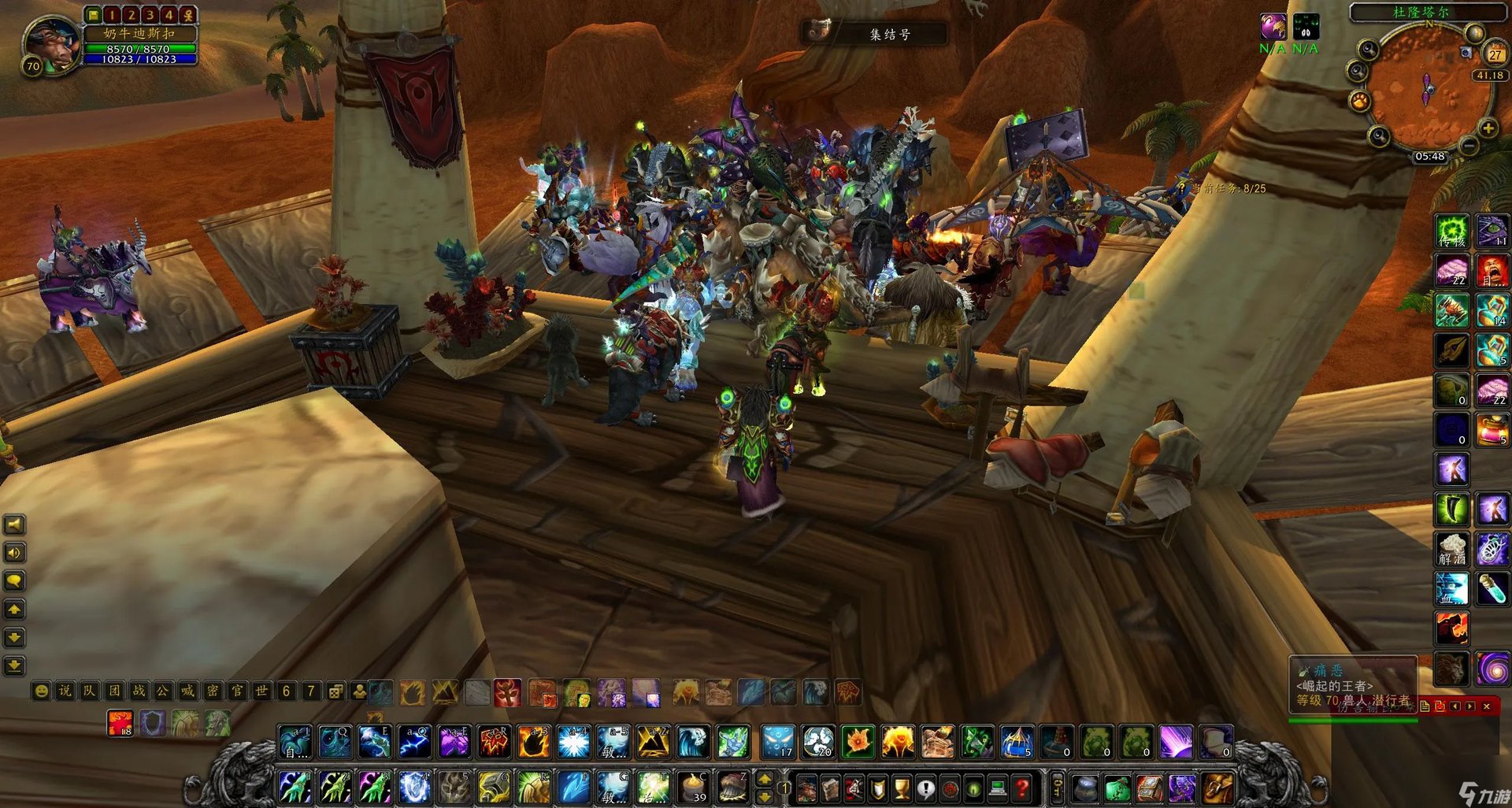
Task: Roll the dice from the chat bar
Action: tap(335, 691)
